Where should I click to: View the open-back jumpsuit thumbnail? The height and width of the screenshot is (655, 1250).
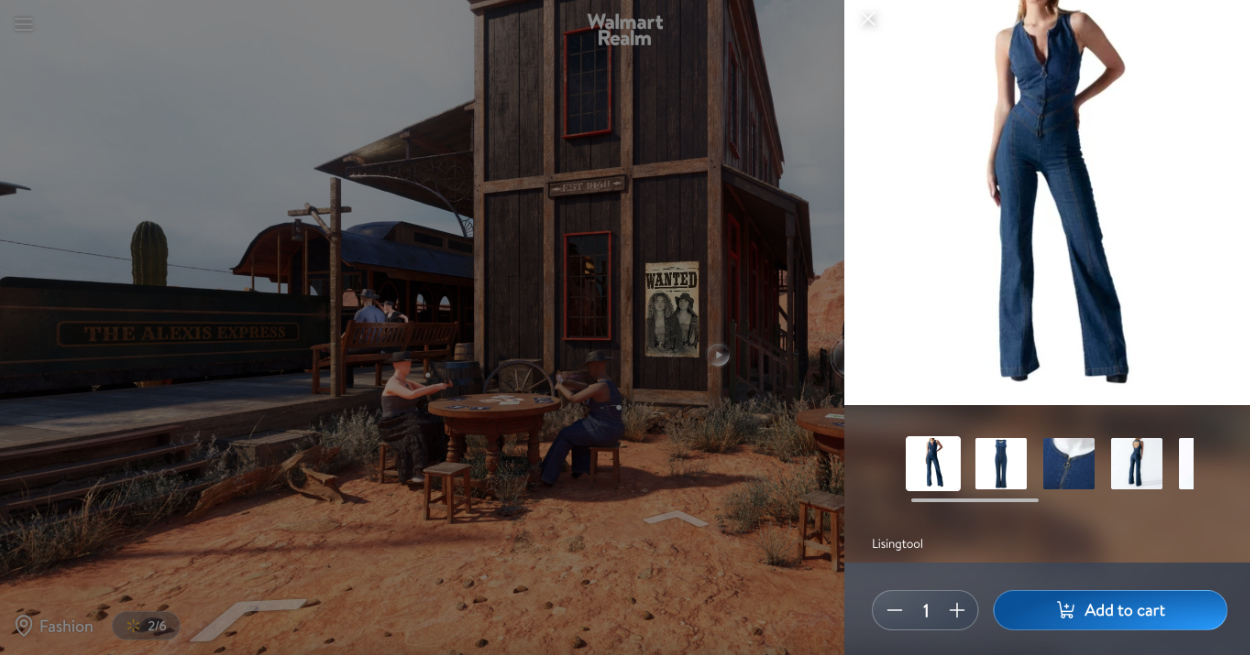1137,464
